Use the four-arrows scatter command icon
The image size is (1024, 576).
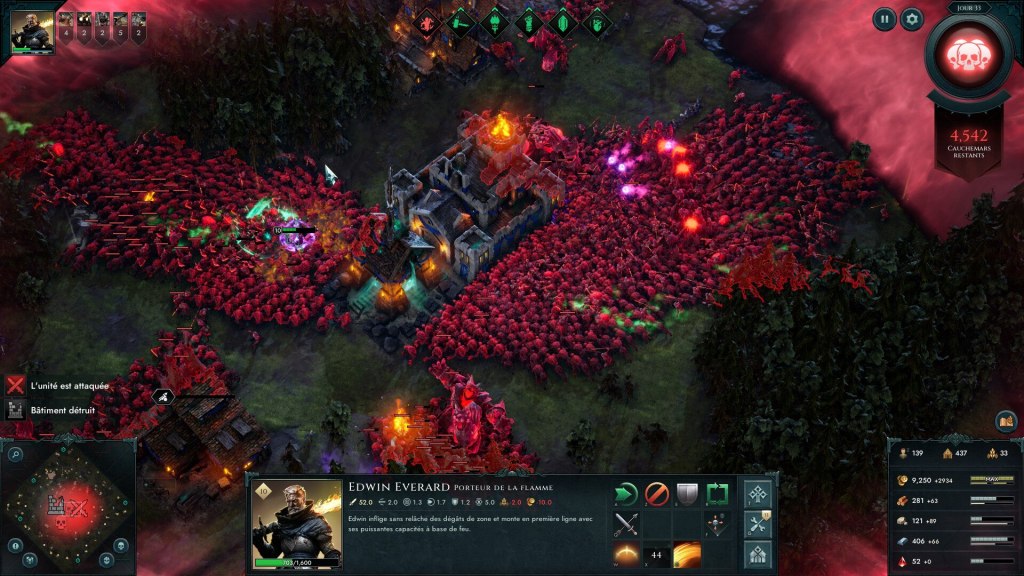click(x=716, y=523)
